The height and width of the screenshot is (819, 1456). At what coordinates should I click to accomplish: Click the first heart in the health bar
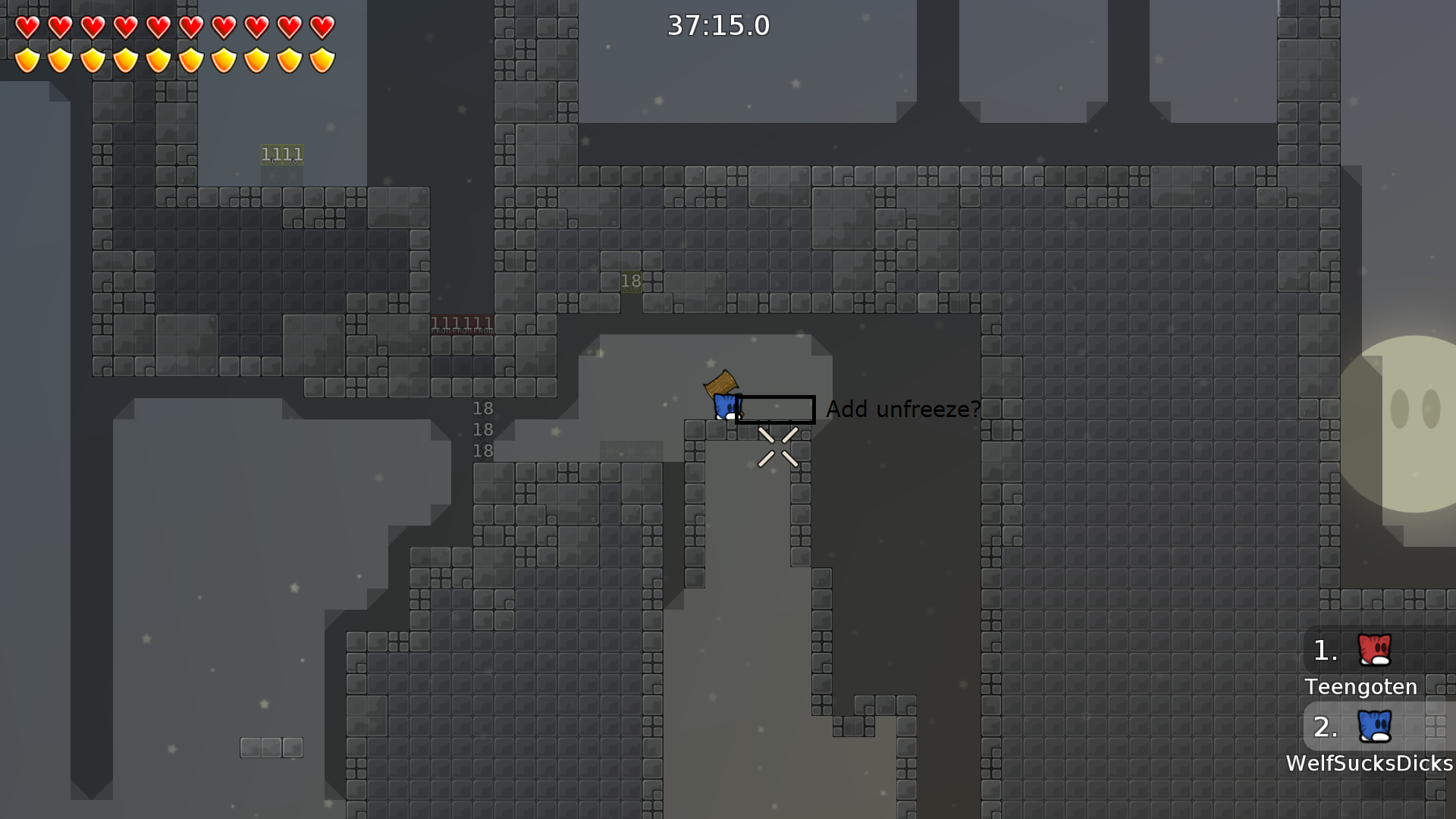click(27, 27)
